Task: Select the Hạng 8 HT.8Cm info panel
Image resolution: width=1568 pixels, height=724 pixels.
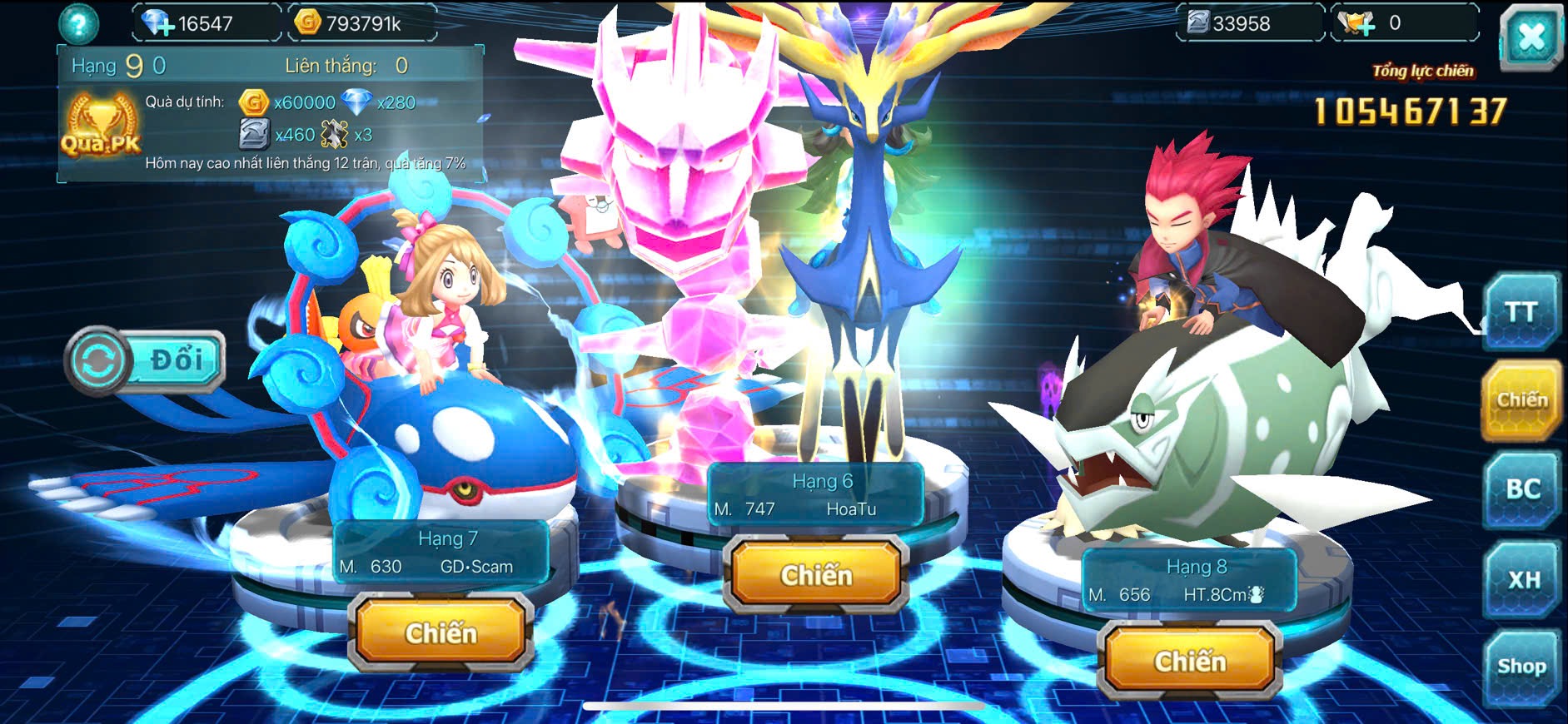Action: click(1189, 581)
